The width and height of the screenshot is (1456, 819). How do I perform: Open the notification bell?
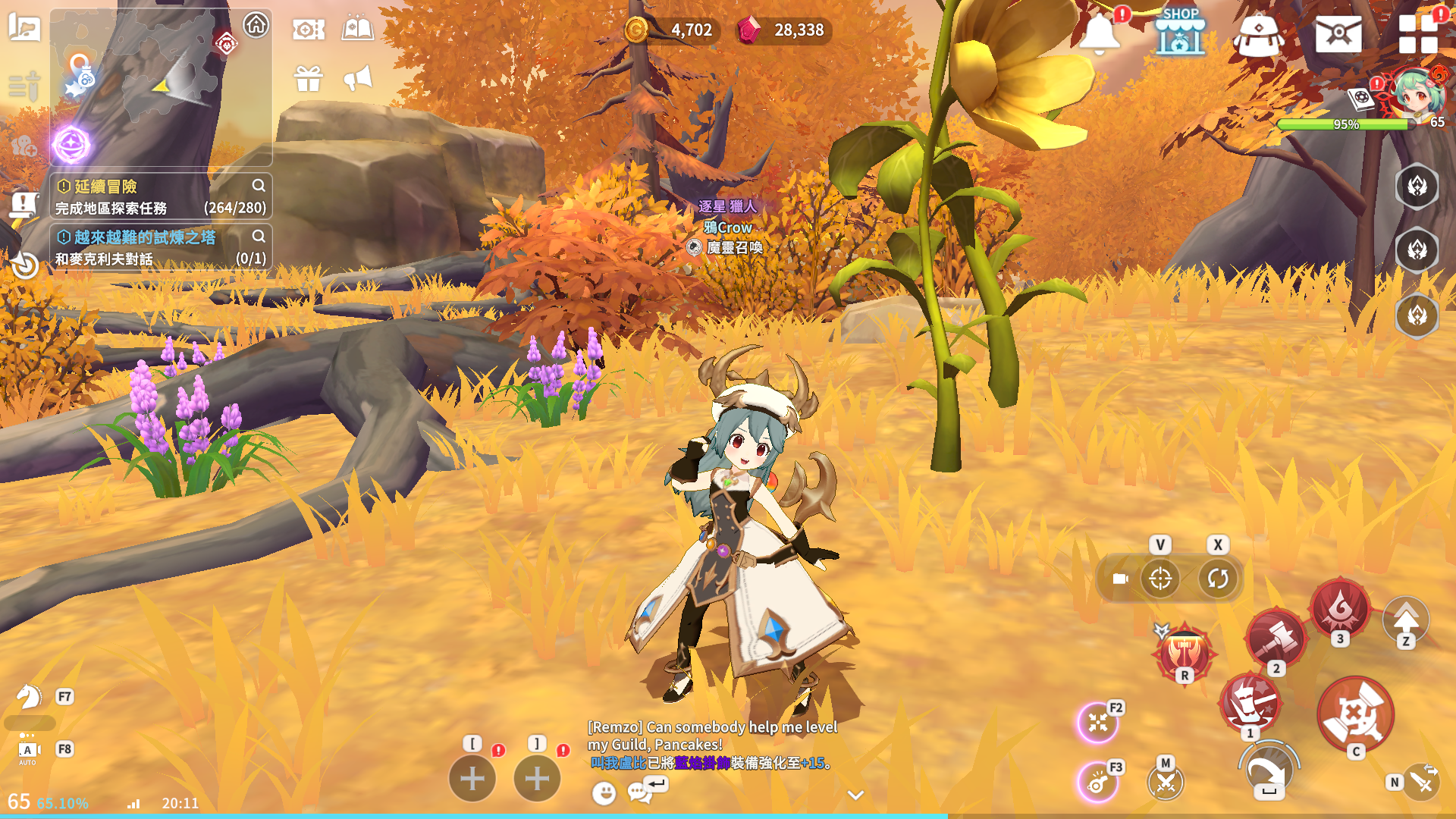tap(1099, 34)
